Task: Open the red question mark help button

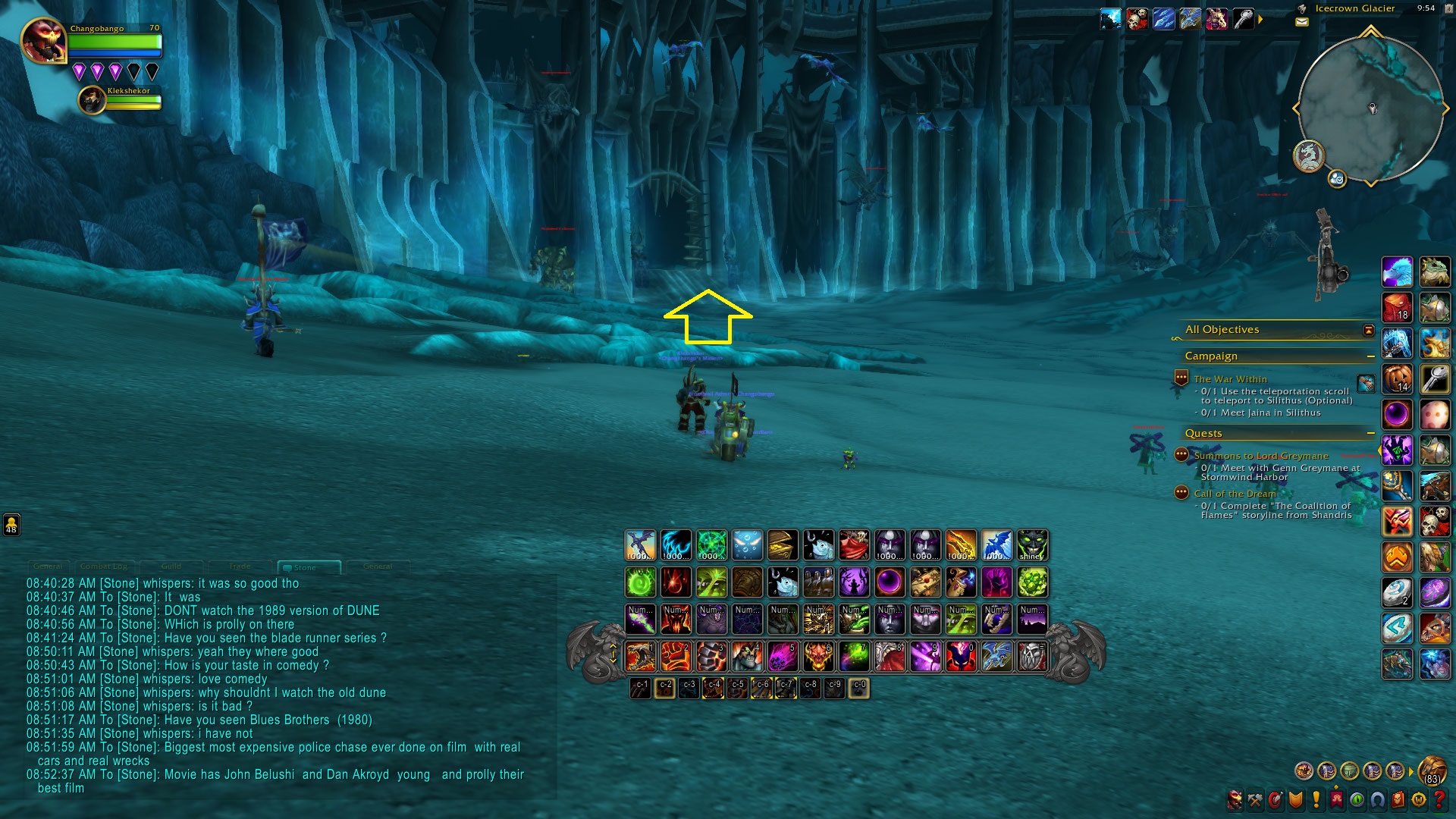Action: [x=1439, y=799]
